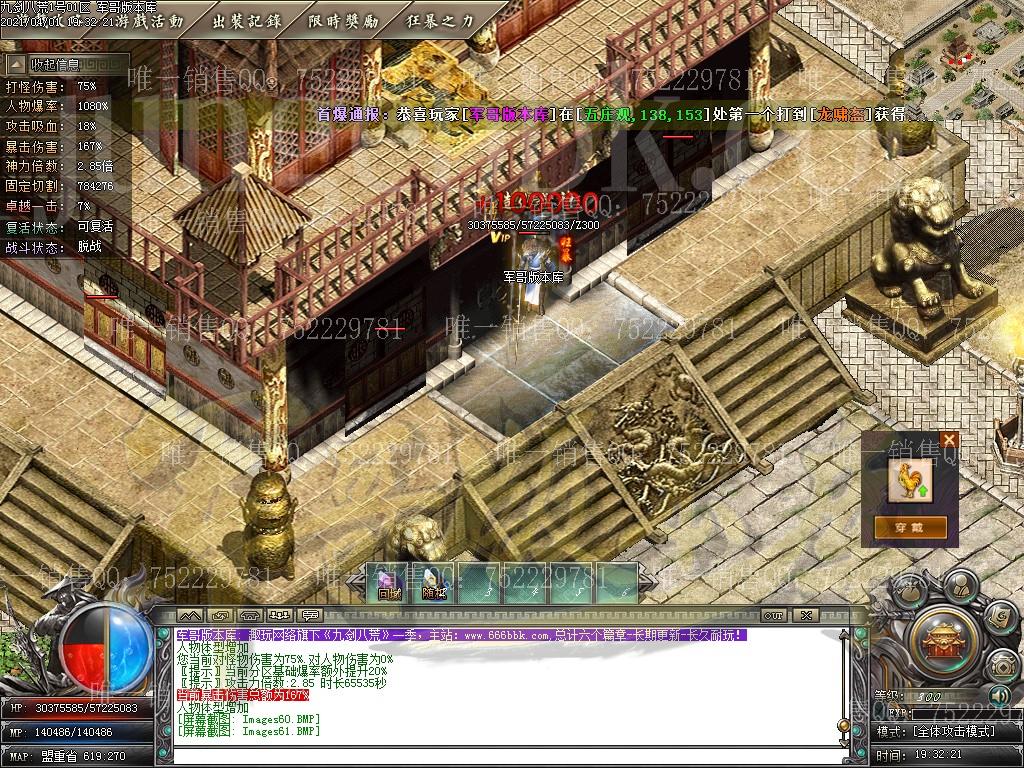This screenshot has width=1024, height=768.
Task: Click the OUT button on chat bar
Action: 773,615
